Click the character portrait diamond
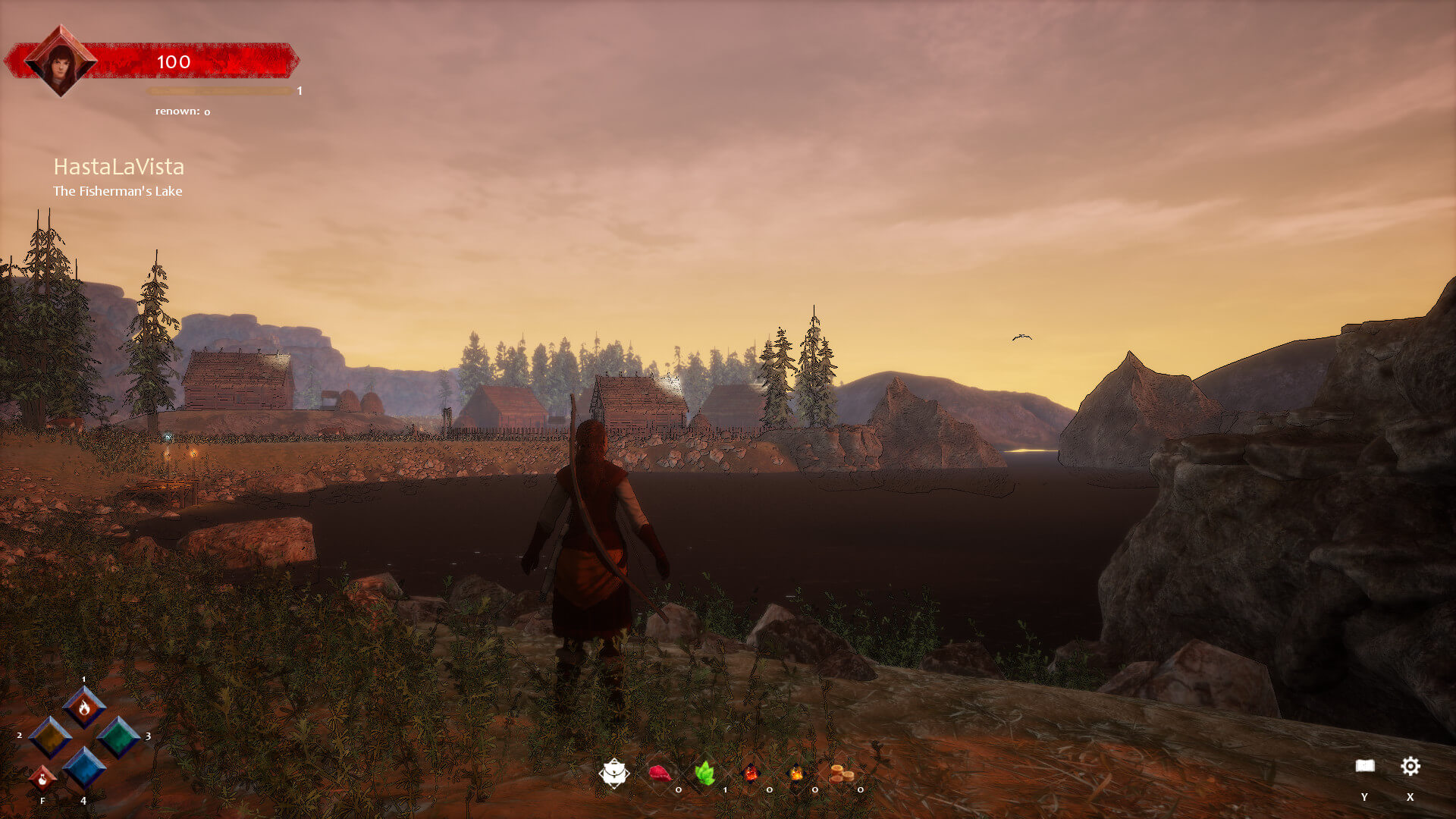 pyautogui.click(x=60, y=61)
